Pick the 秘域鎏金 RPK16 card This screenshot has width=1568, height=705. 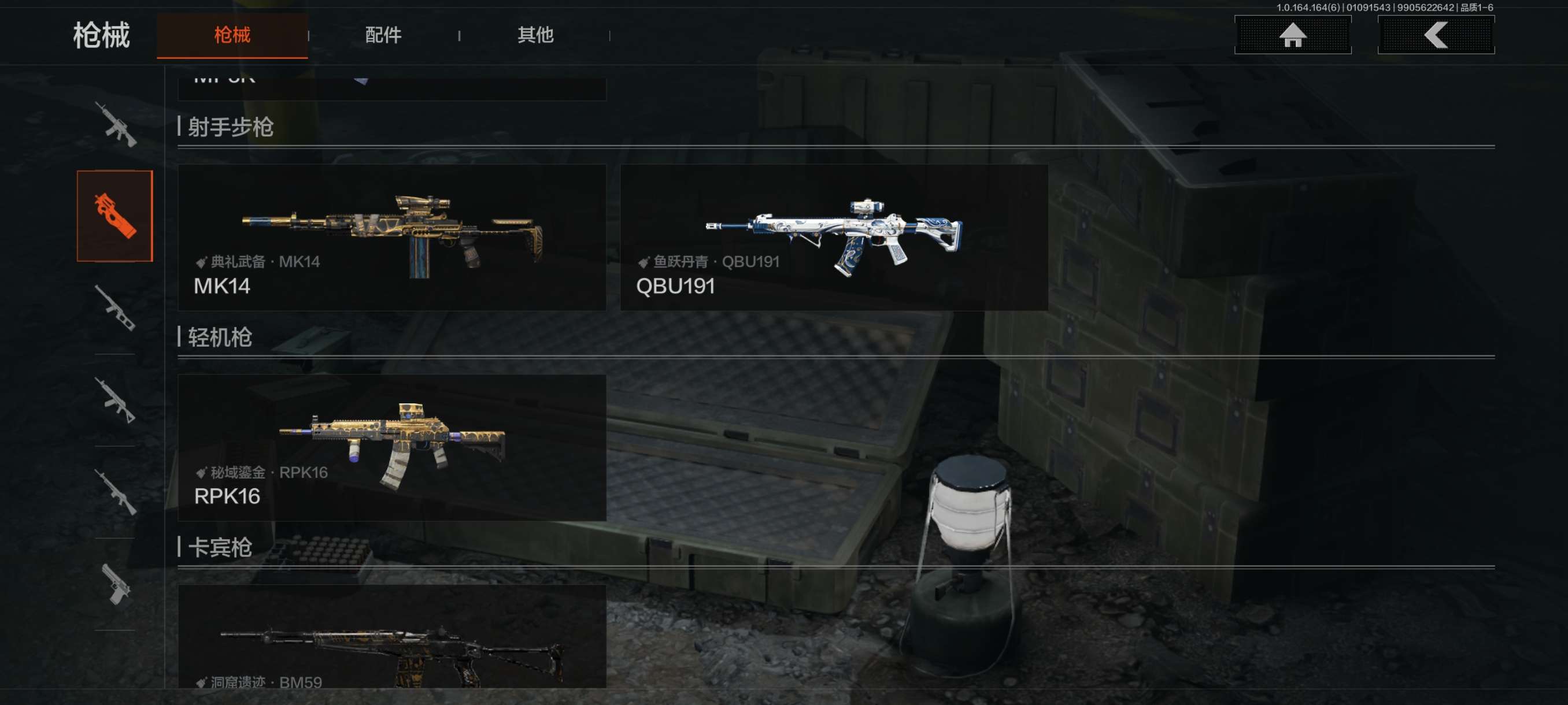(391, 447)
